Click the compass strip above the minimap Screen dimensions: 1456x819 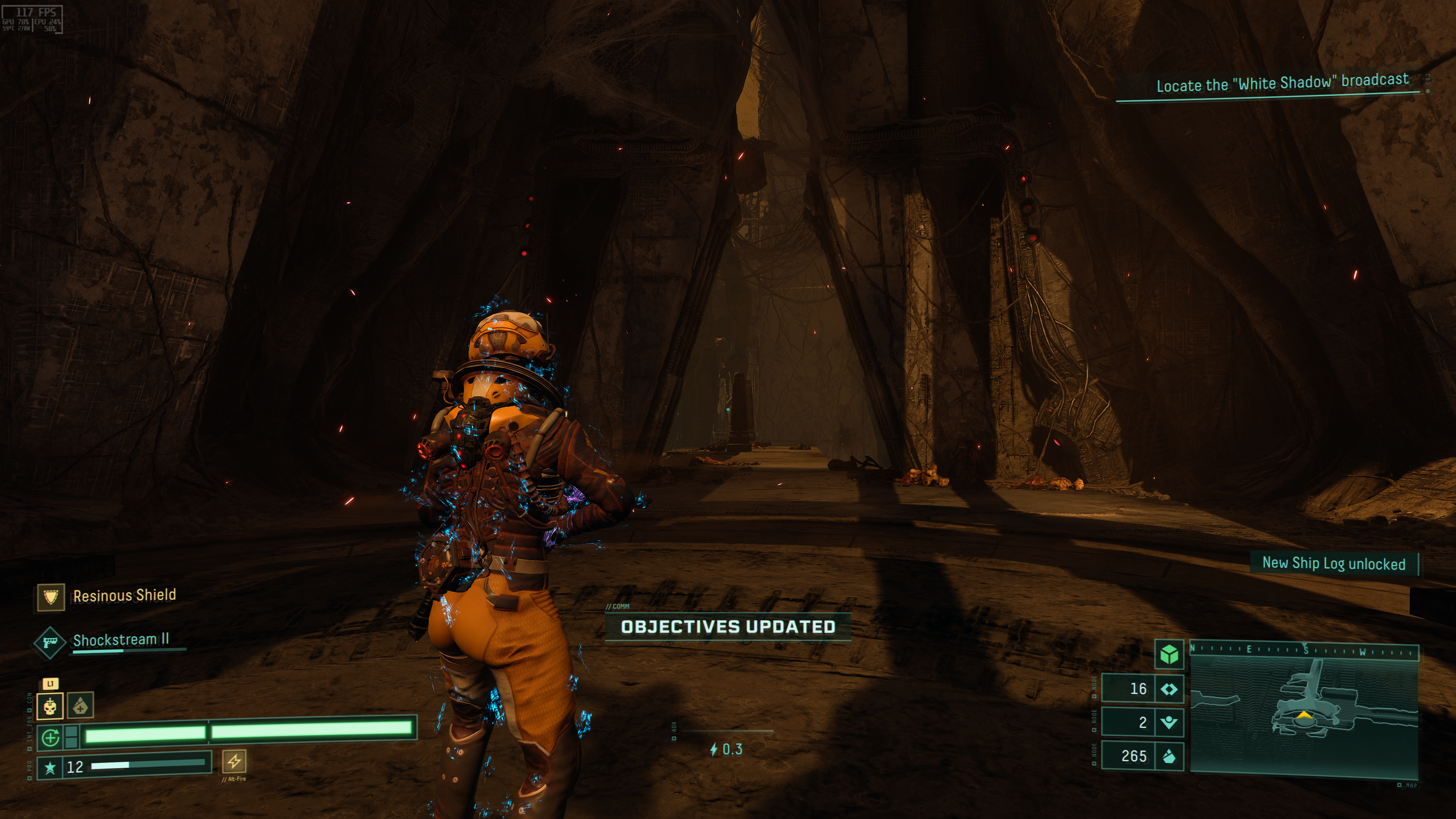click(x=1304, y=651)
